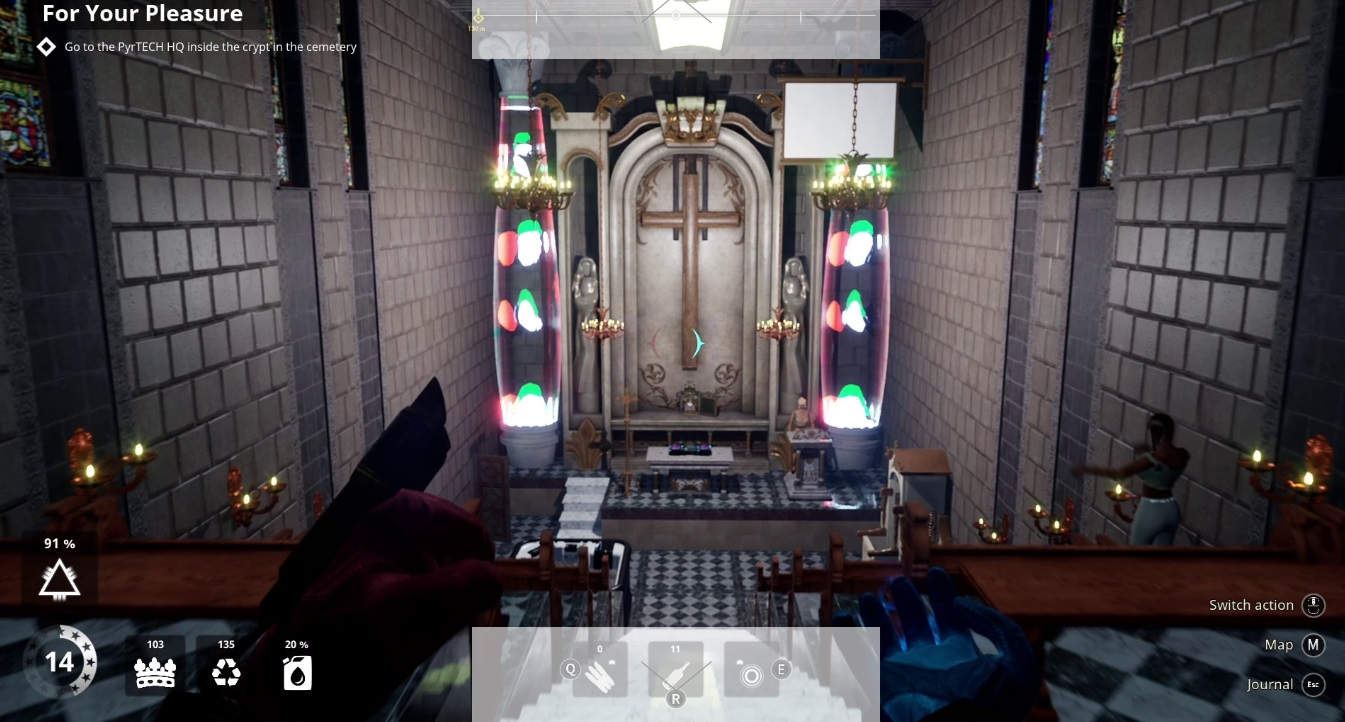Click the For Your Pleasure quest title
This screenshot has width=1345, height=722.
(142, 14)
